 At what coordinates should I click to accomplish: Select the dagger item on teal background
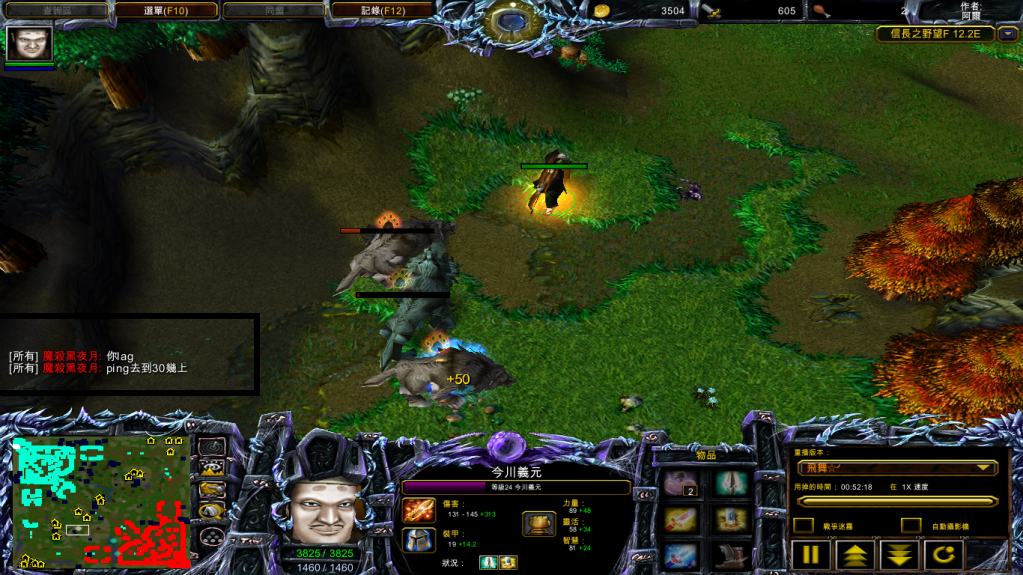731,484
